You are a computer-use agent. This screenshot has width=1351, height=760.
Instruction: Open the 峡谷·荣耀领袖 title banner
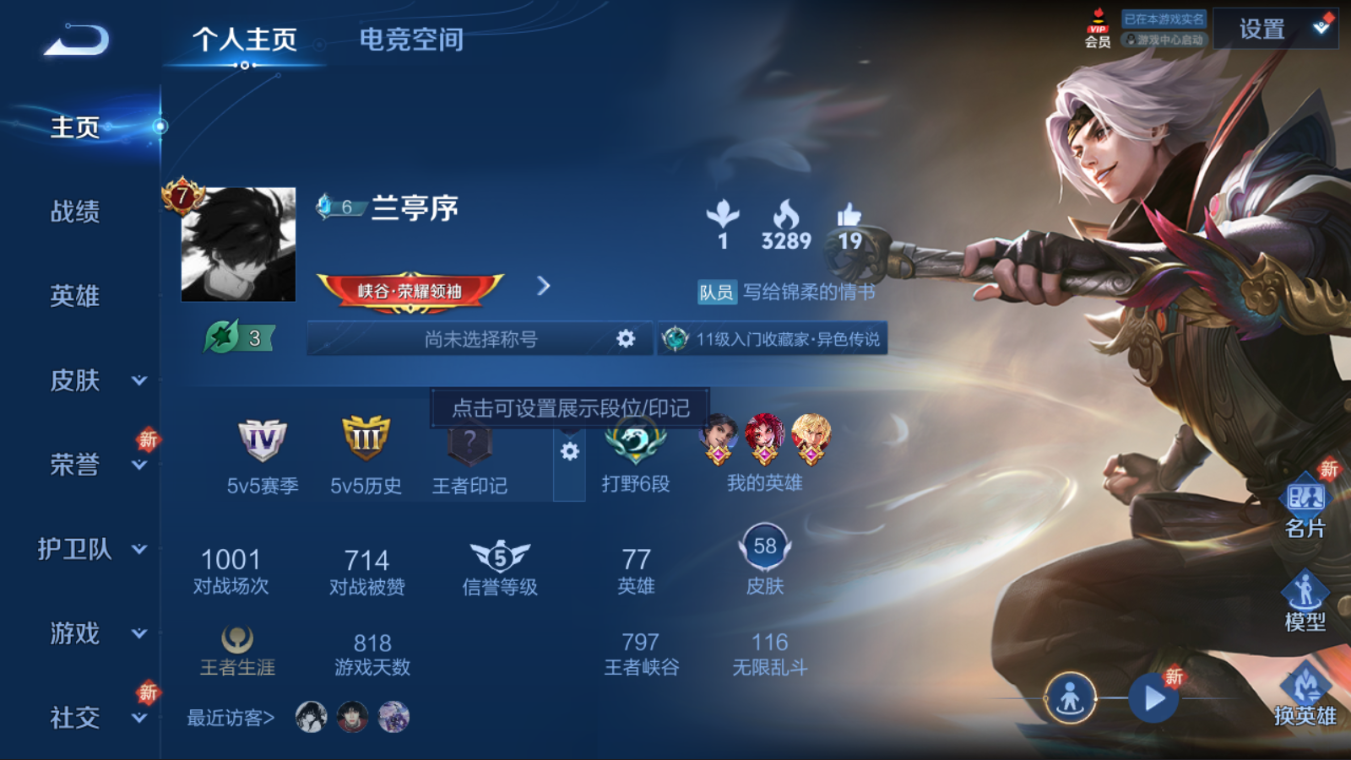point(410,292)
